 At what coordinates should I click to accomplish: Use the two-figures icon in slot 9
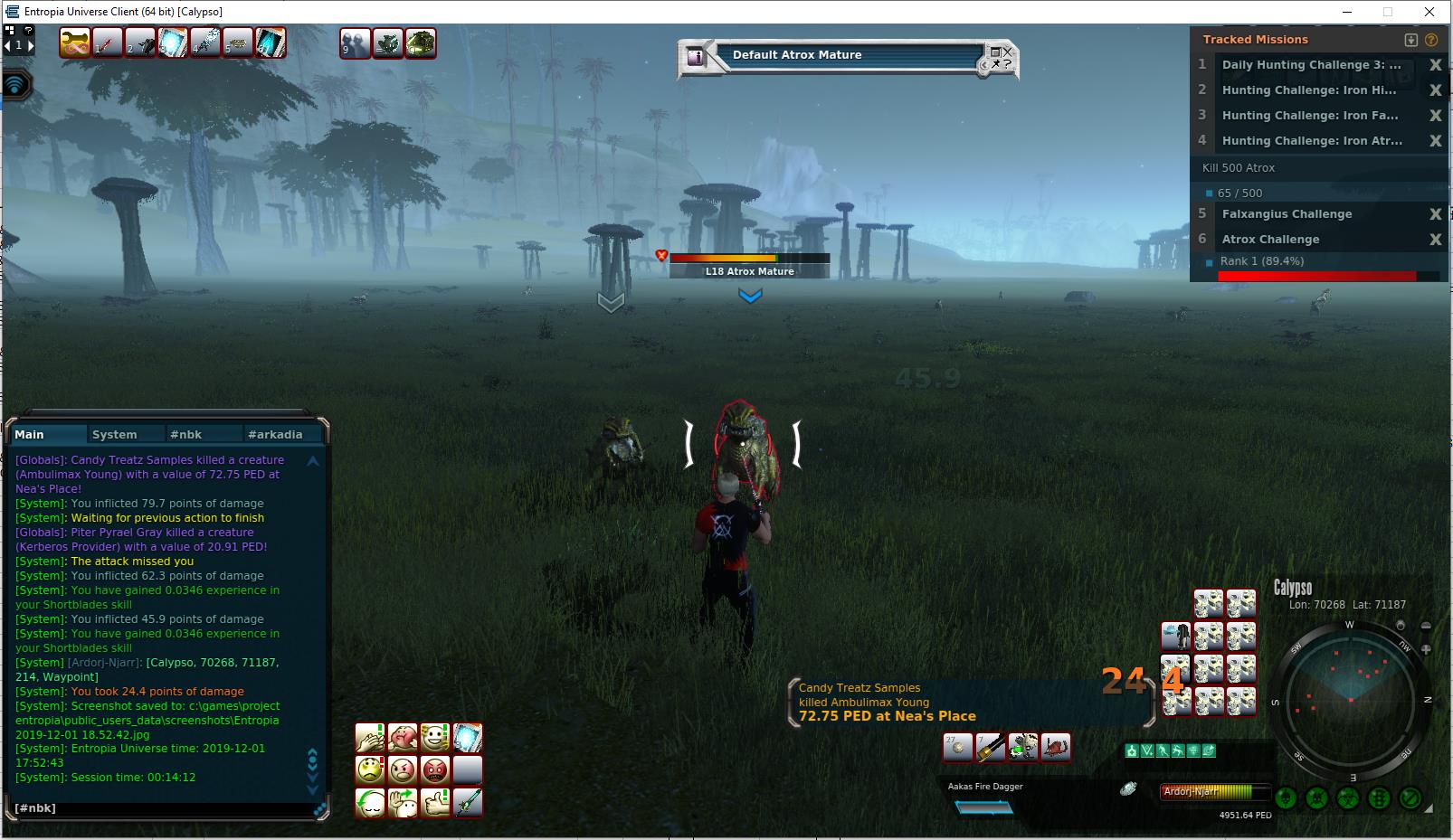[355, 43]
